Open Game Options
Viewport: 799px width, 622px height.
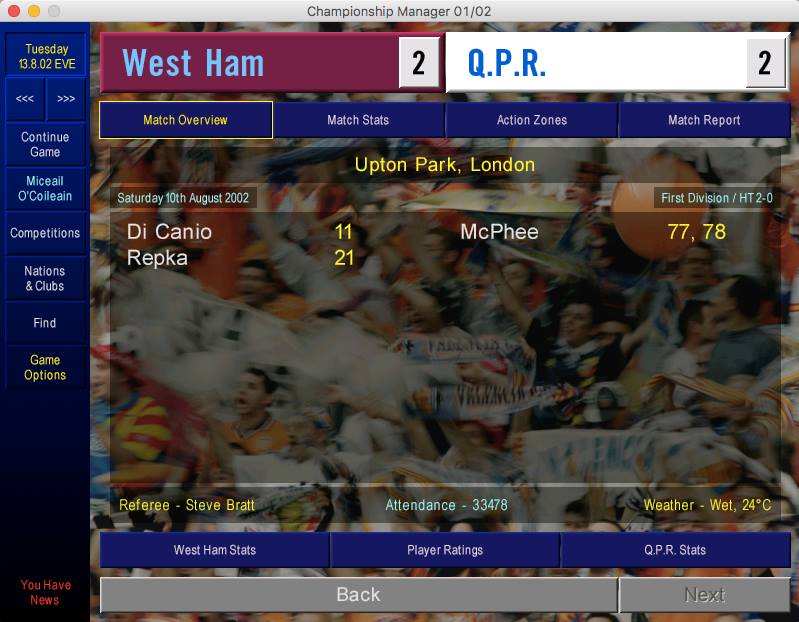tap(45, 368)
